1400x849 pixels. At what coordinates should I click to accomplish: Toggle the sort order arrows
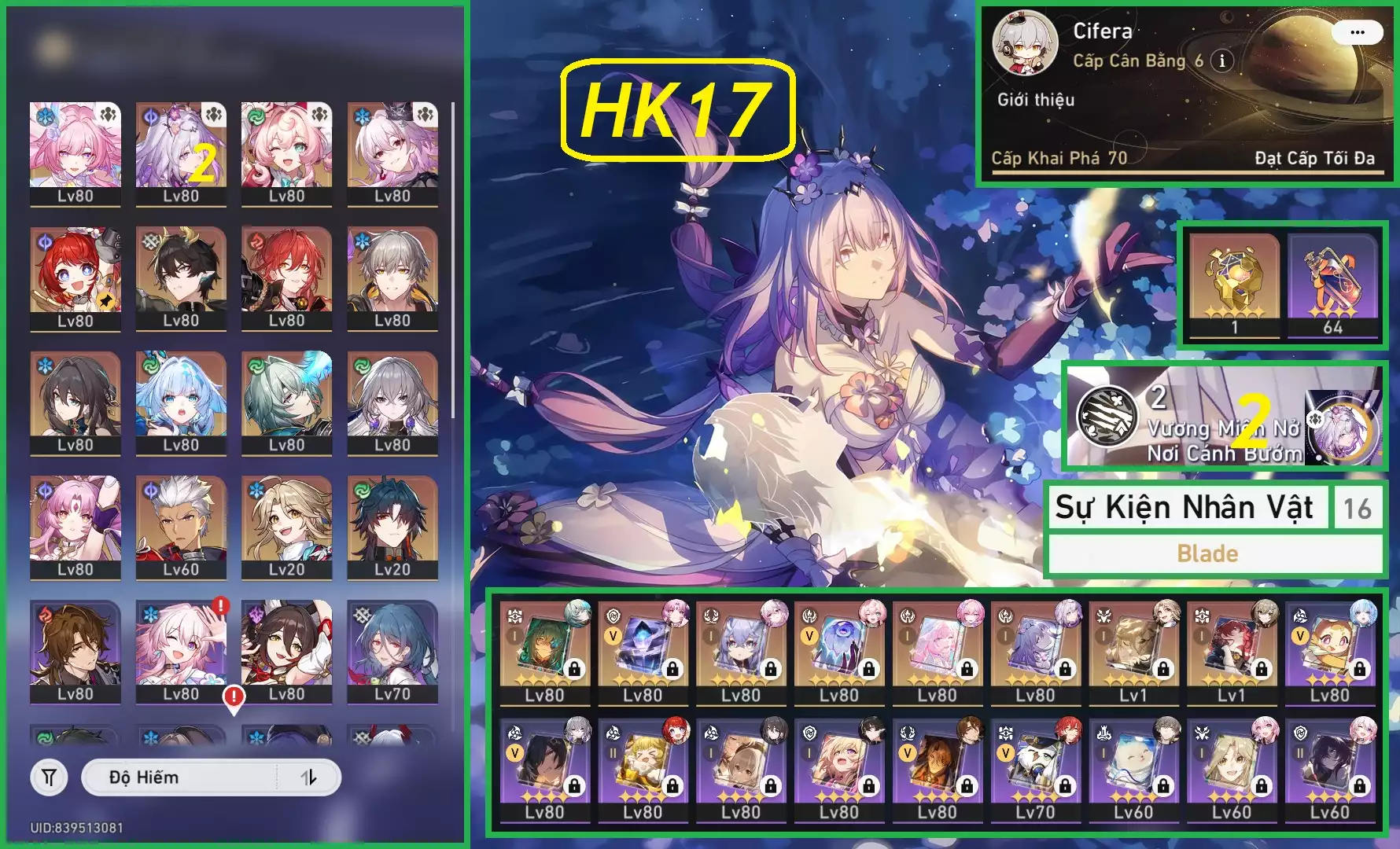[309, 777]
